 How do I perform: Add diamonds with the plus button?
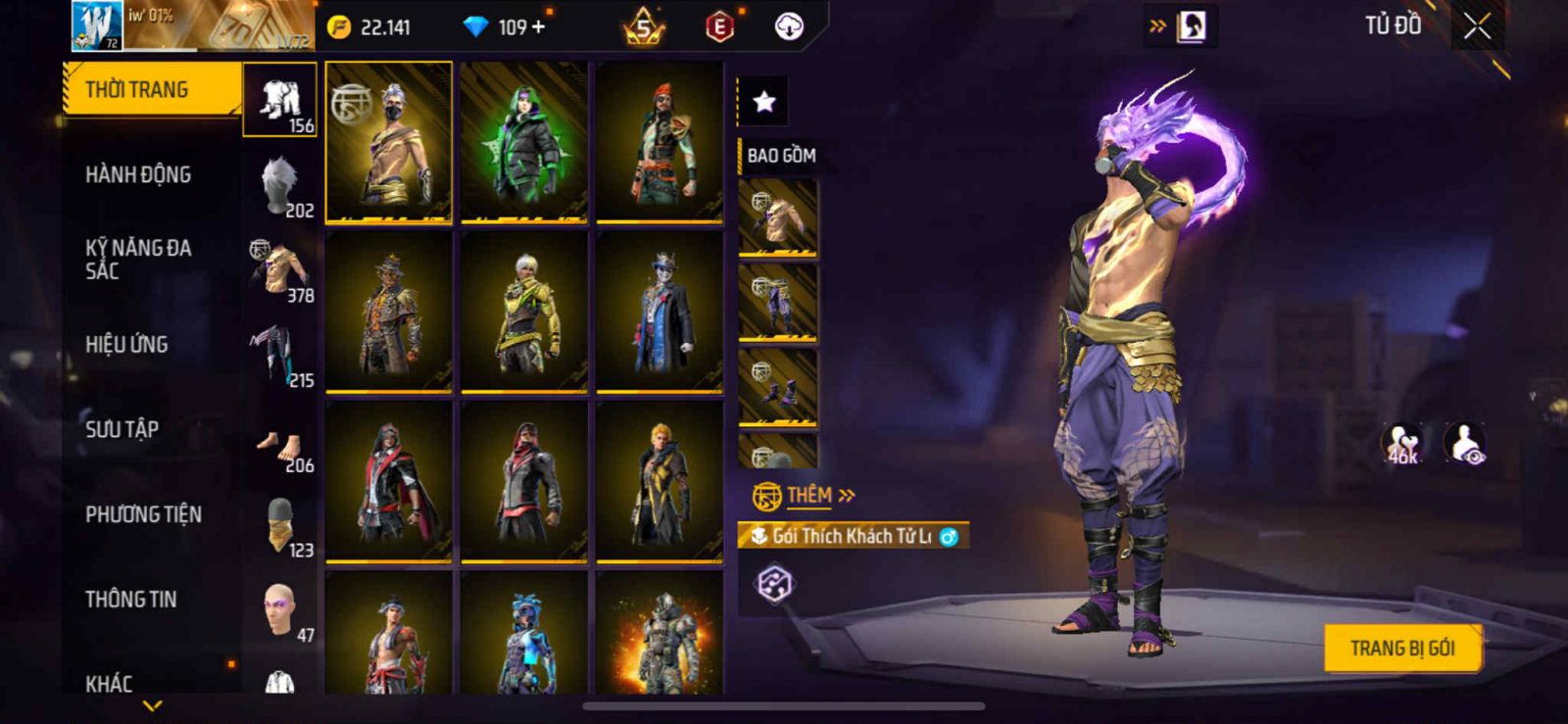[x=538, y=27]
